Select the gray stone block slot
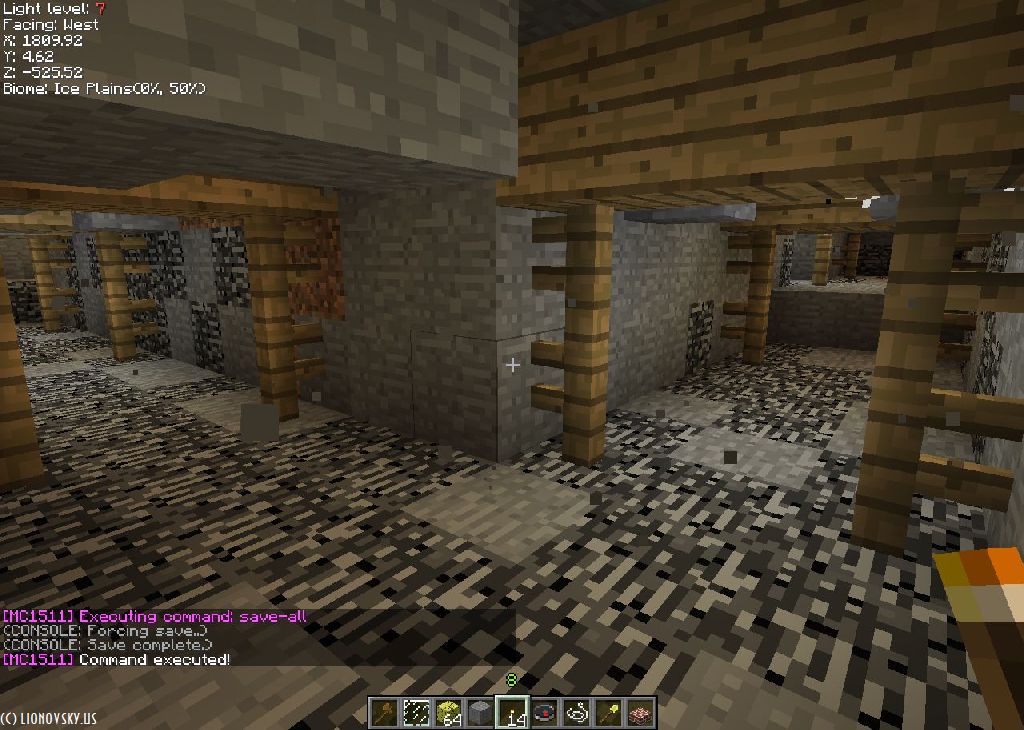This screenshot has width=1024, height=730. (480, 713)
